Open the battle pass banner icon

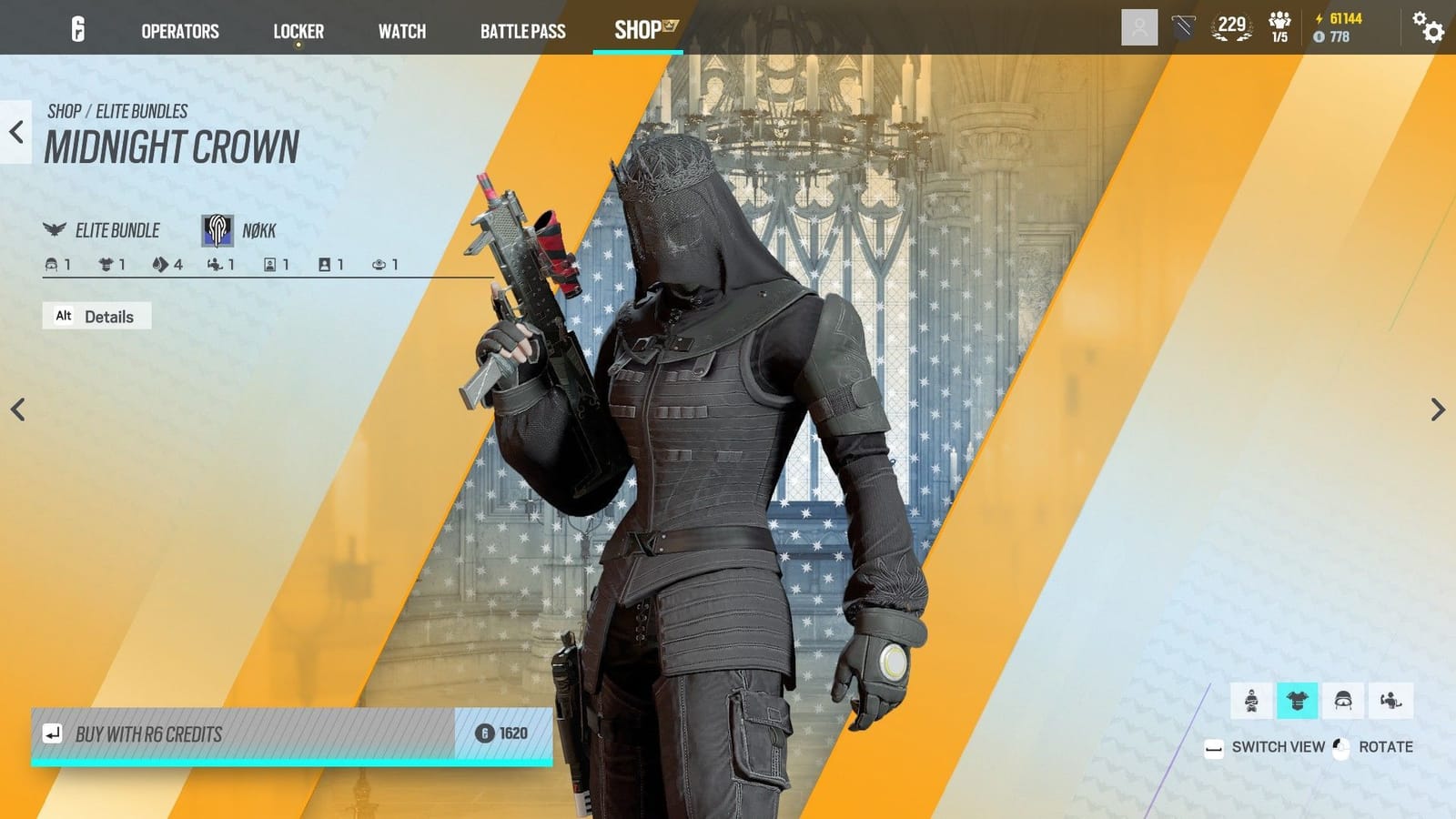1183,26
